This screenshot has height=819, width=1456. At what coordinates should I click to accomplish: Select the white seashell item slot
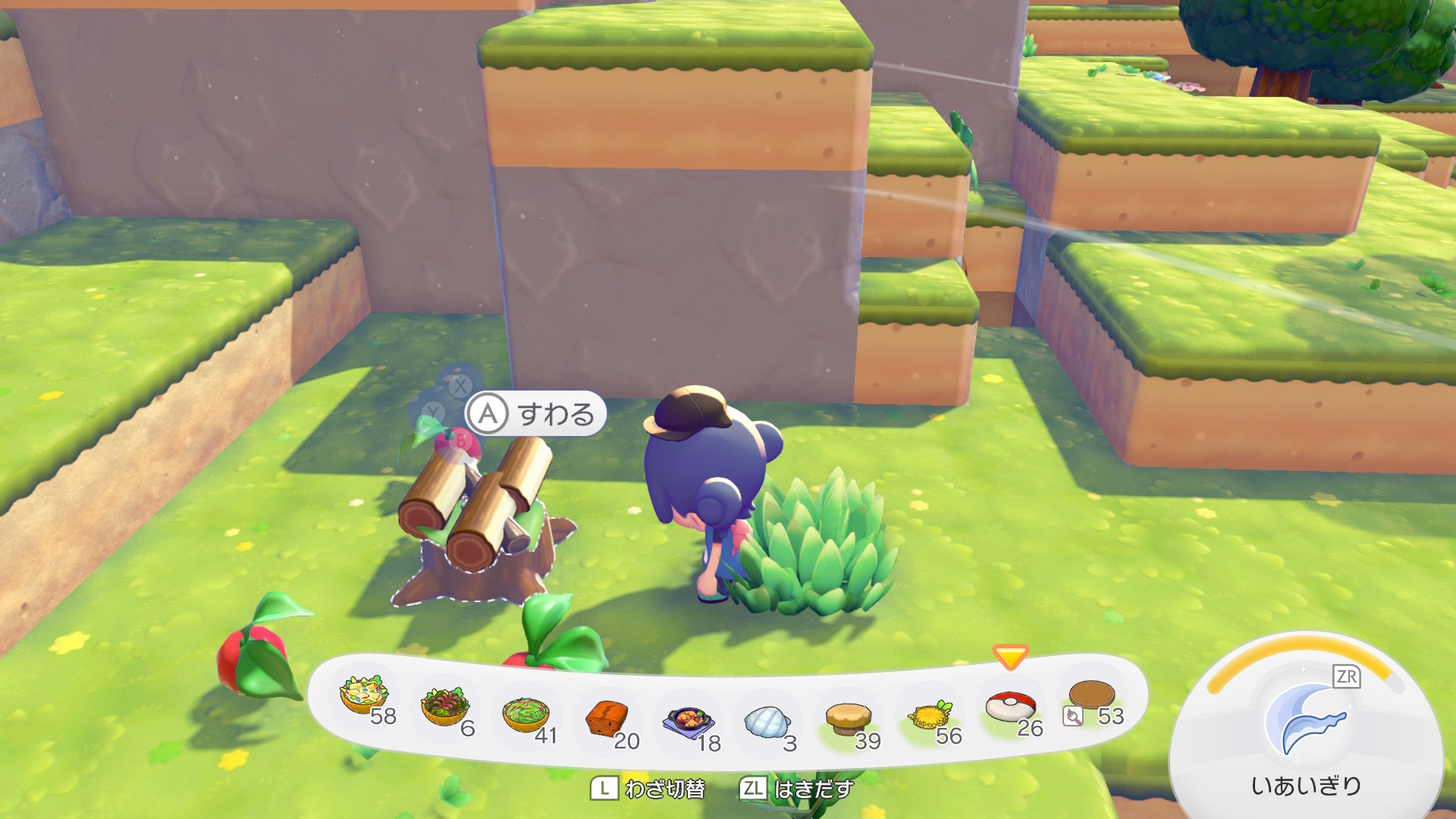(767, 722)
